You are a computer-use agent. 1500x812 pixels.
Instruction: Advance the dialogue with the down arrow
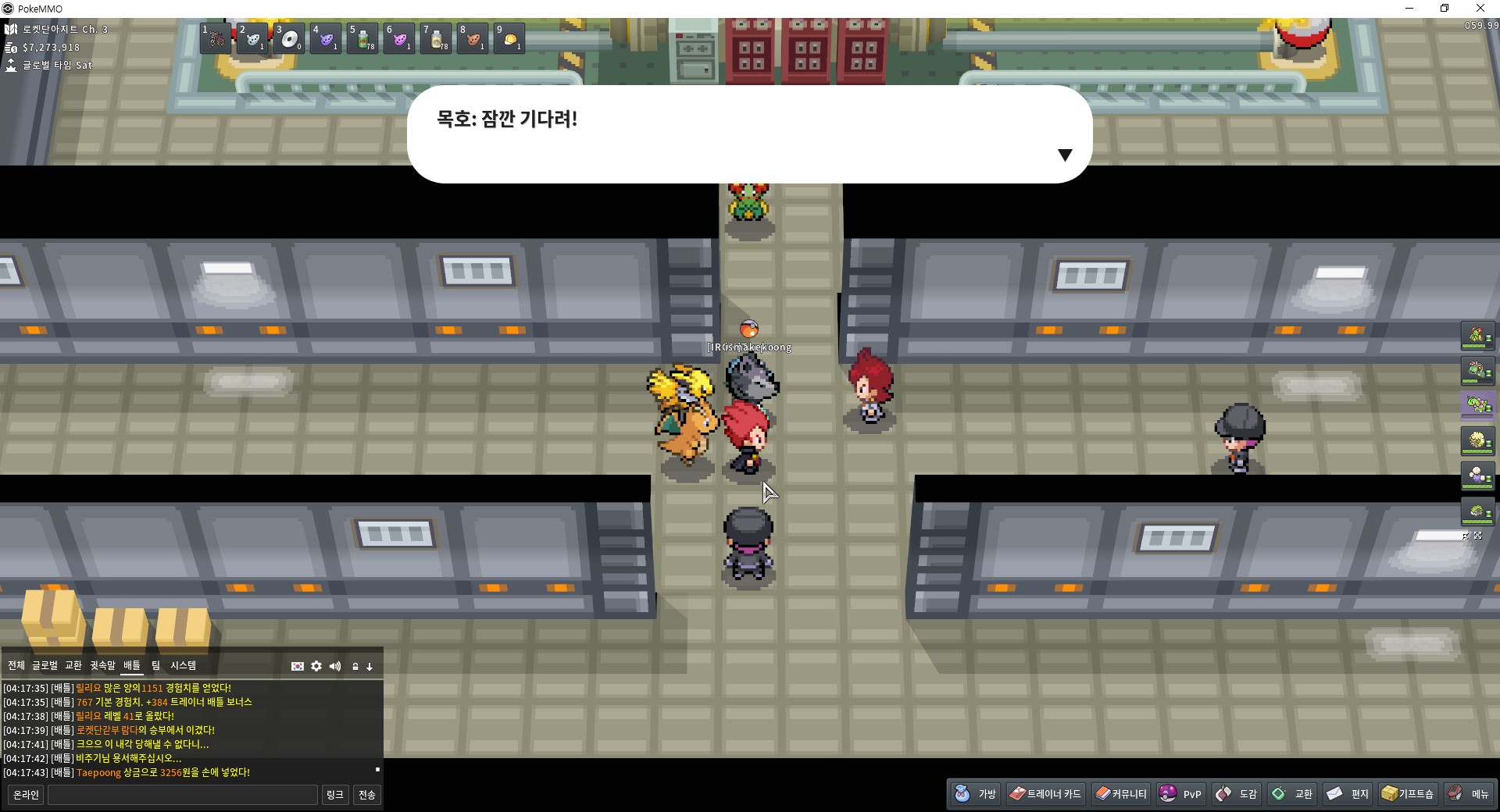pos(1064,155)
